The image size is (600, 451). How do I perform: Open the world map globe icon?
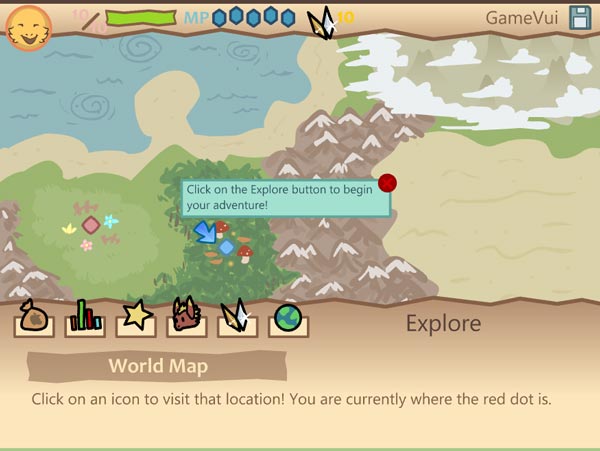(x=288, y=319)
